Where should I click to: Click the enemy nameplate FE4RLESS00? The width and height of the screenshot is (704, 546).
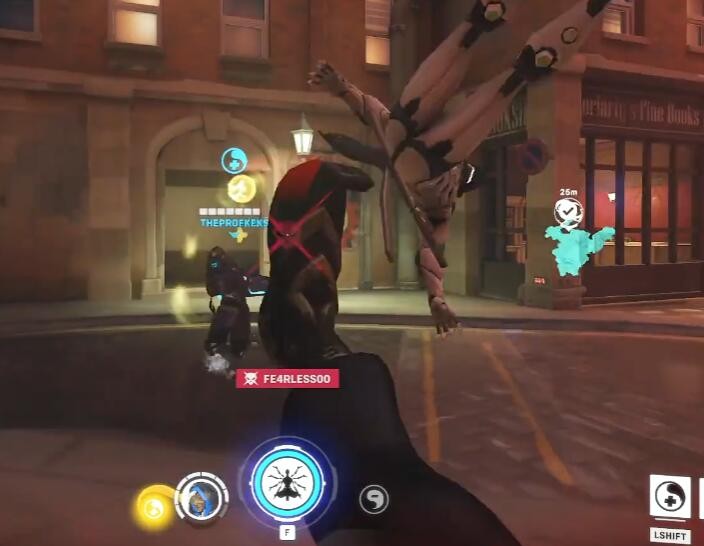tap(287, 378)
